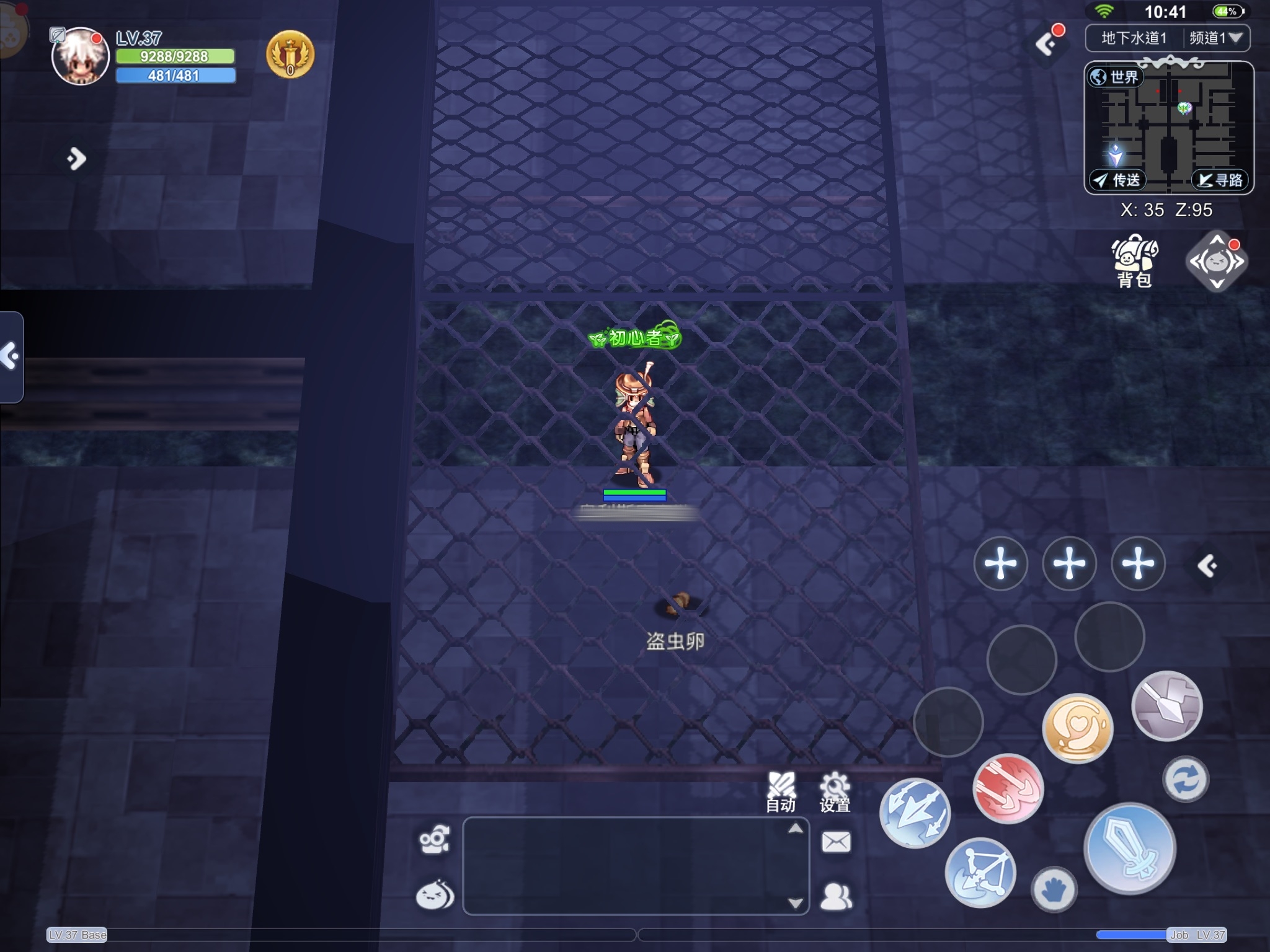Click the 传送 teleport button
The image size is (1270, 952).
(1117, 180)
